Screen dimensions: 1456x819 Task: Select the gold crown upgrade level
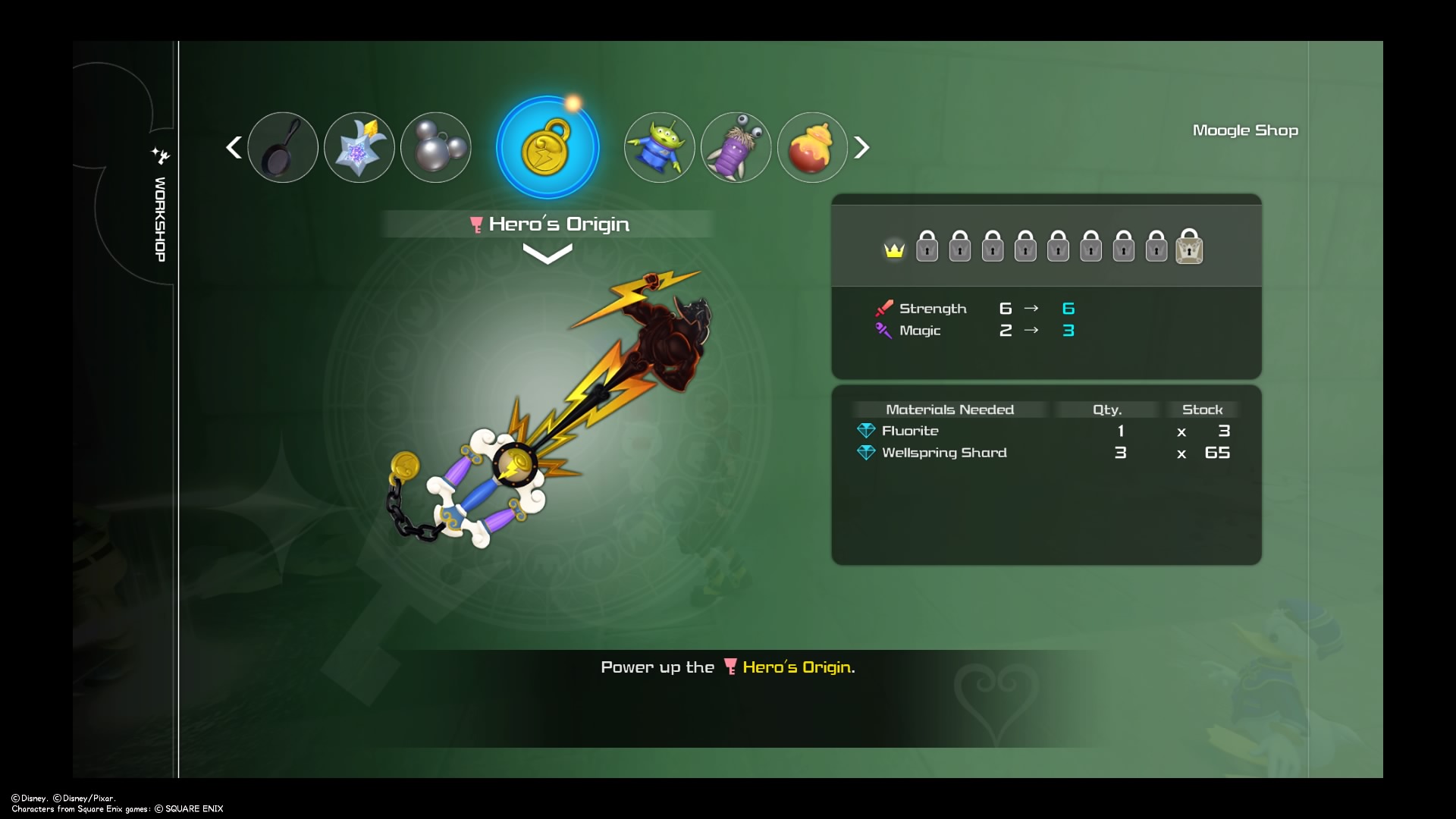[894, 249]
